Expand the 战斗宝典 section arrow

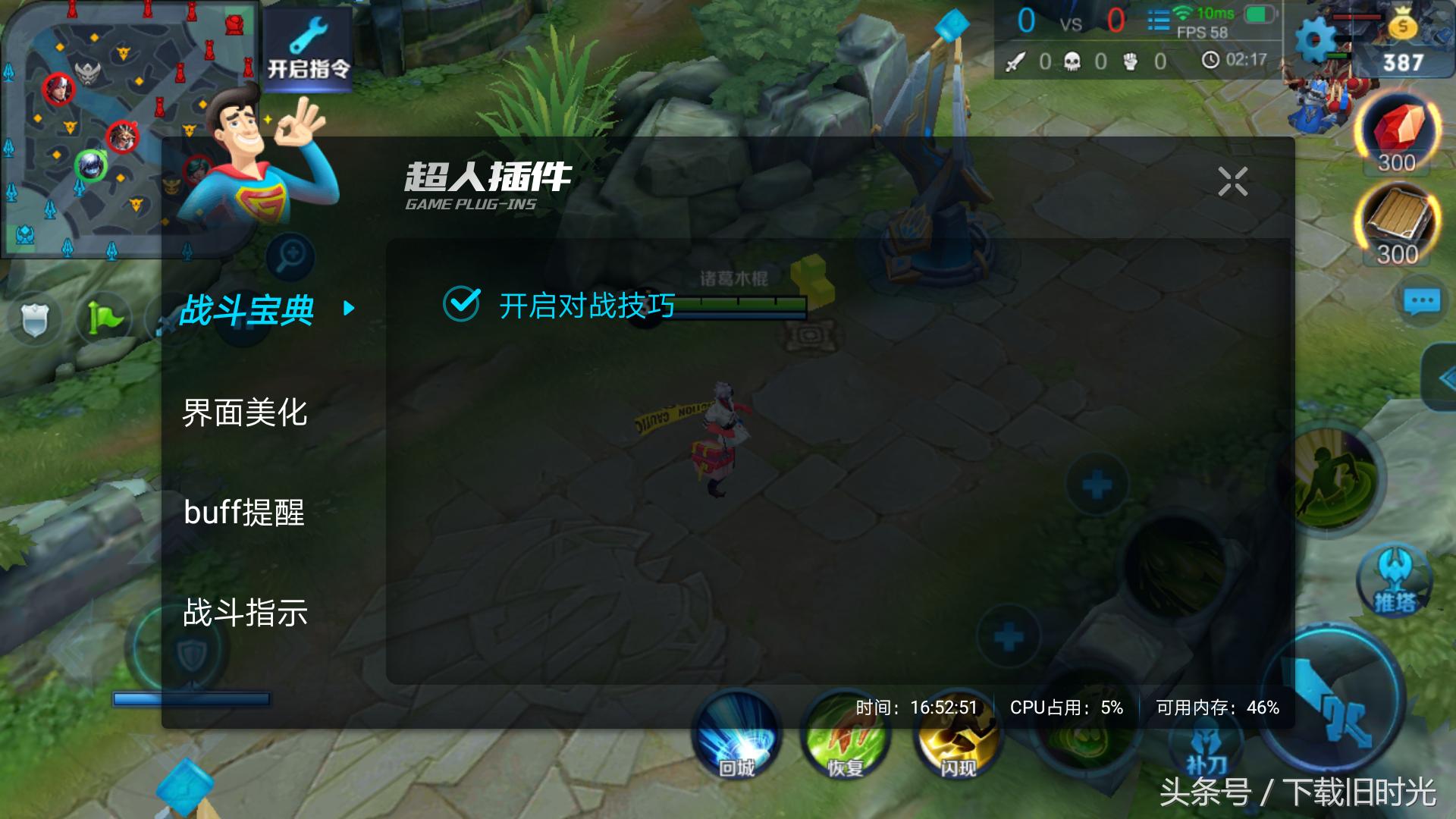[349, 309]
